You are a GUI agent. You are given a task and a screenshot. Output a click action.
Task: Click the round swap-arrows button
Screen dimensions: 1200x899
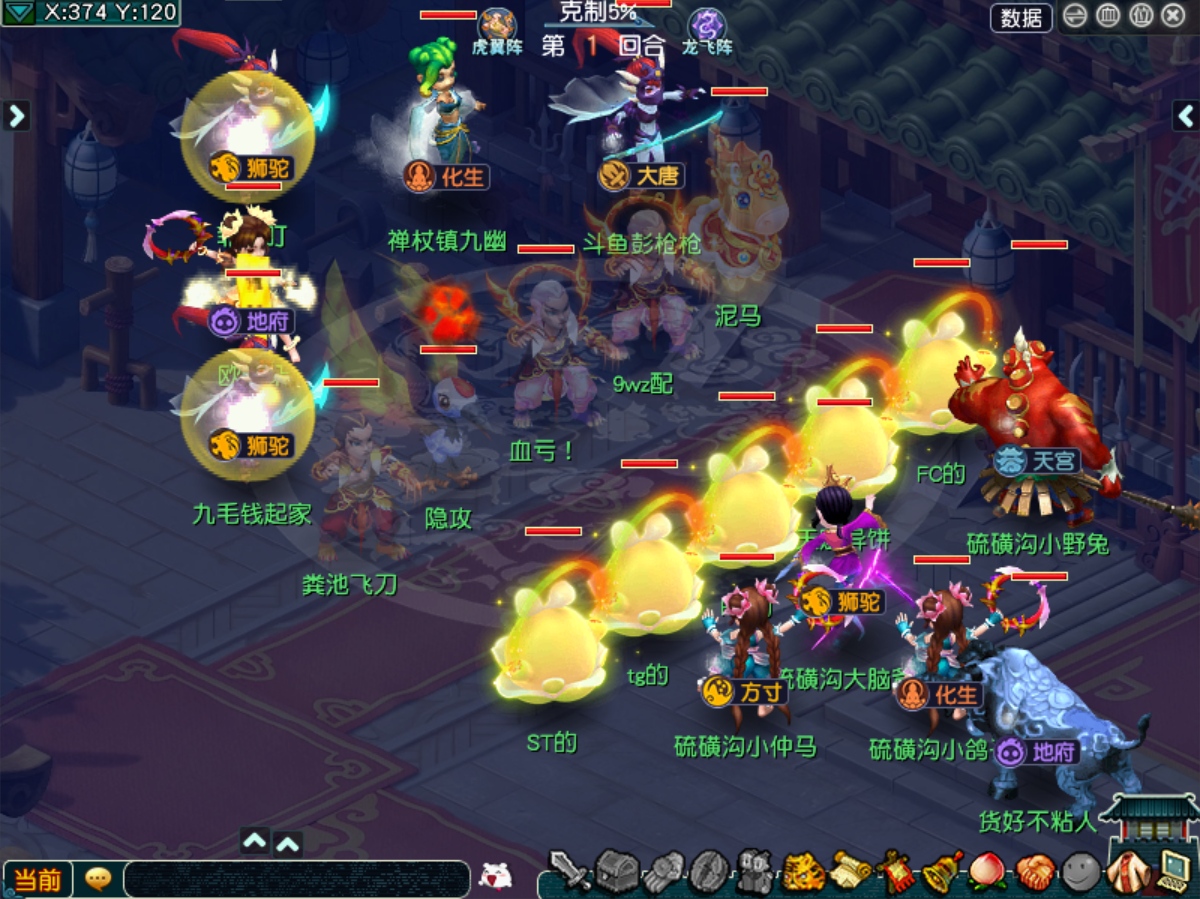click(x=1075, y=16)
